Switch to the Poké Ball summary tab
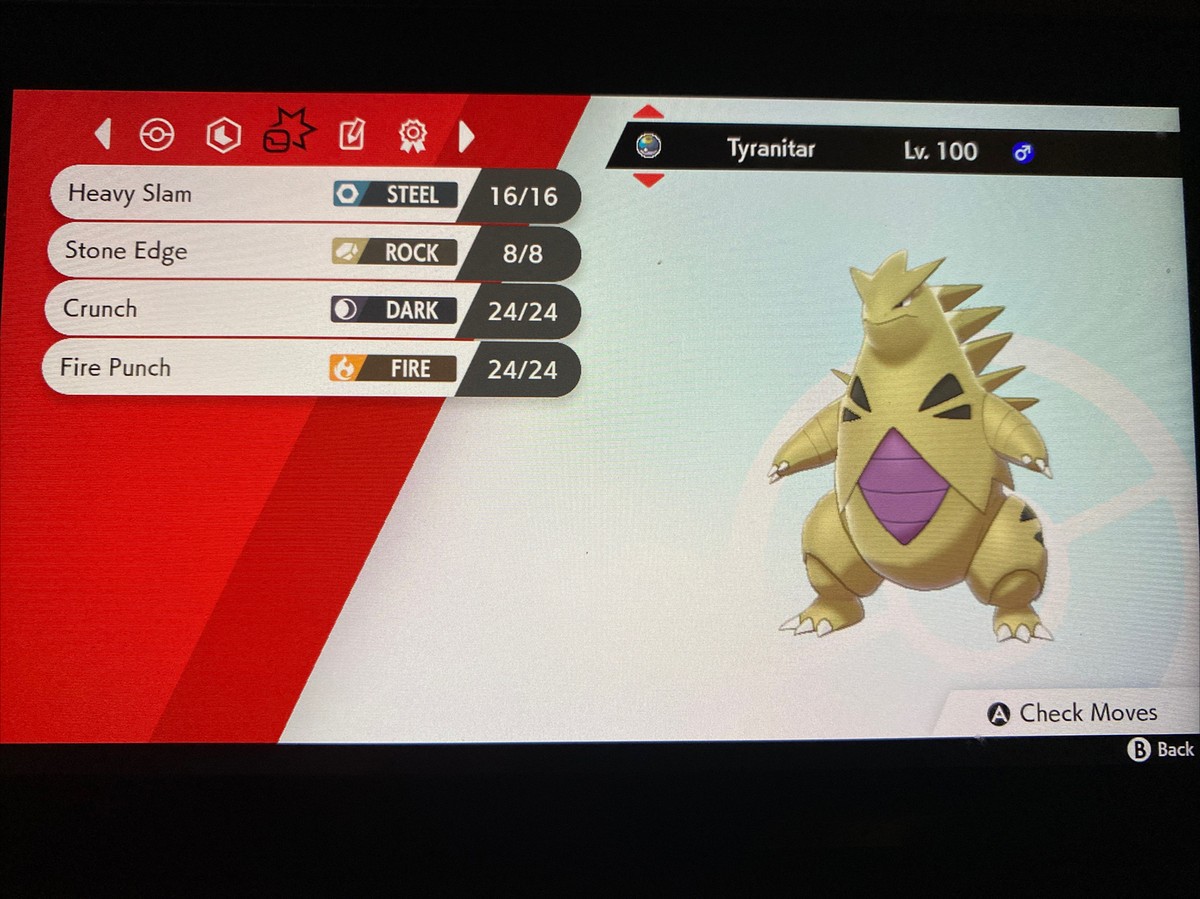The width and height of the screenshot is (1200, 899). 157,135
